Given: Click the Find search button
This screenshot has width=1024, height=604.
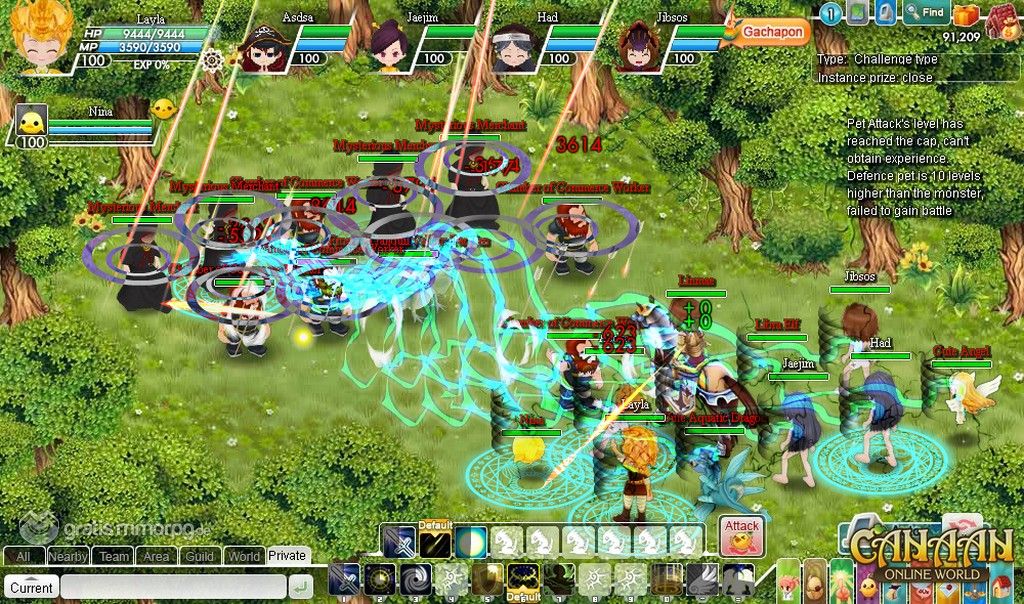Looking at the screenshot, I should pos(925,13).
